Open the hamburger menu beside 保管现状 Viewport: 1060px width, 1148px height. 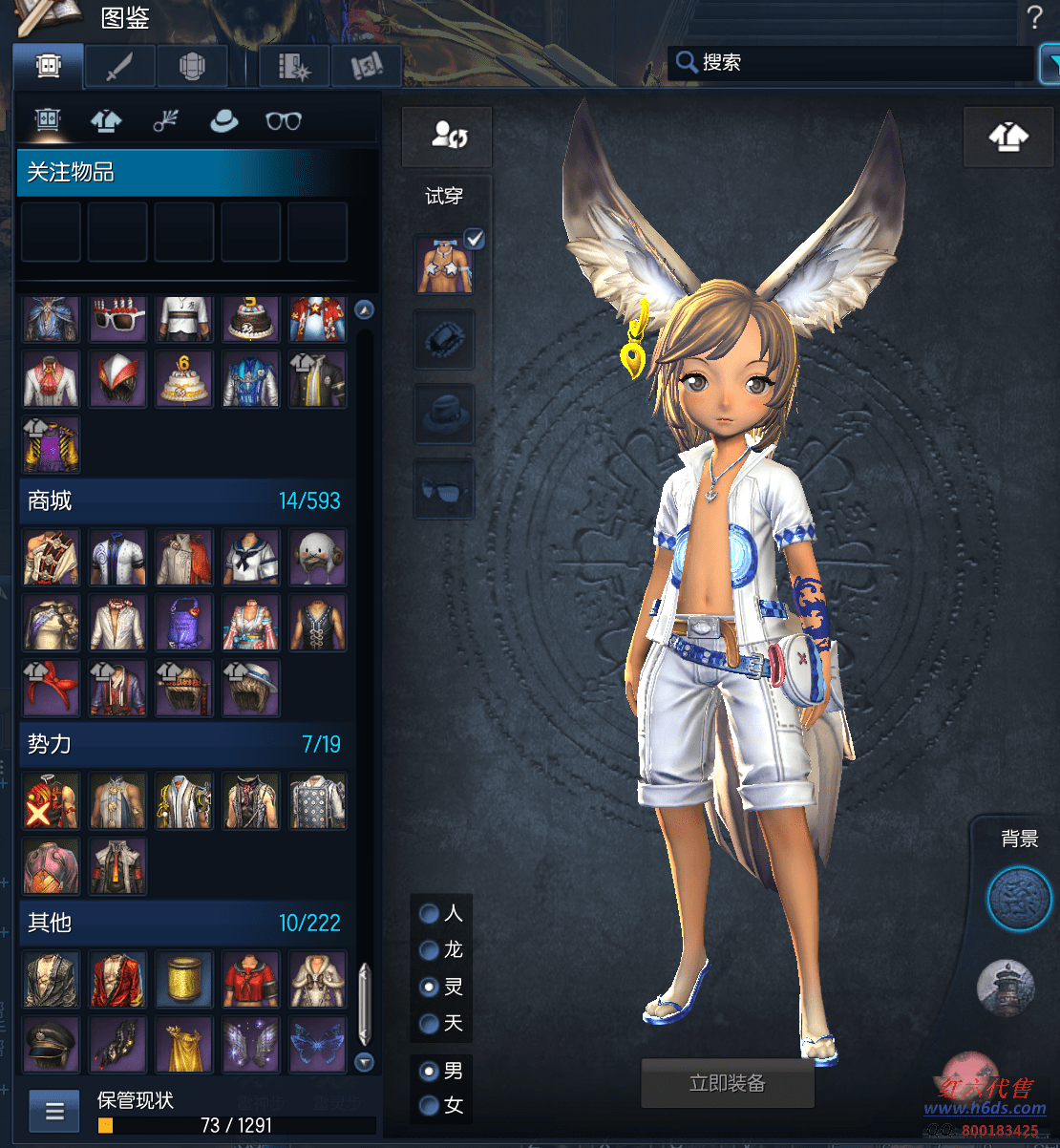[x=54, y=1111]
